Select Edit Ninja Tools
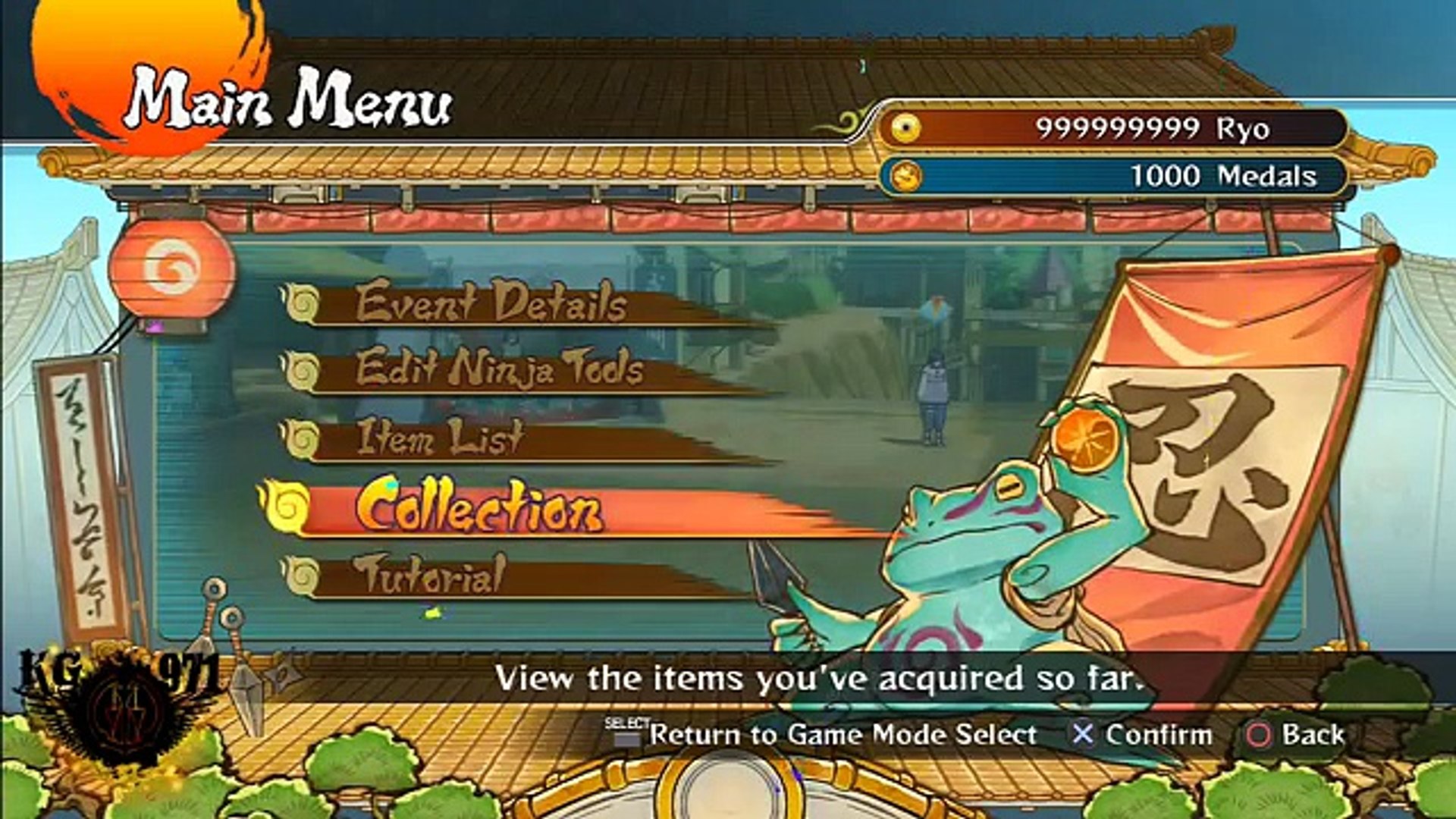The image size is (1456, 819). click(x=499, y=369)
